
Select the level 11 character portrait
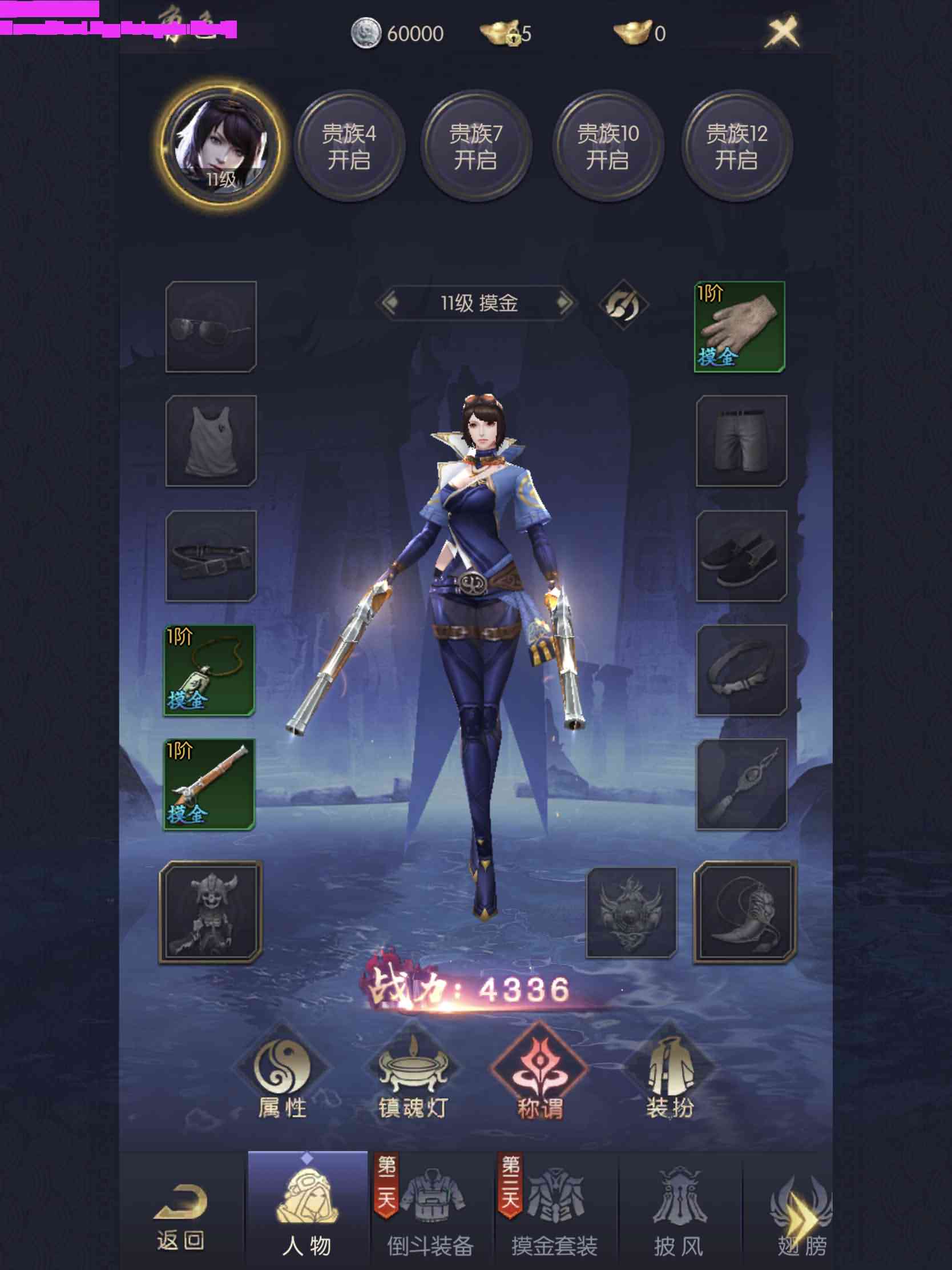[x=221, y=147]
